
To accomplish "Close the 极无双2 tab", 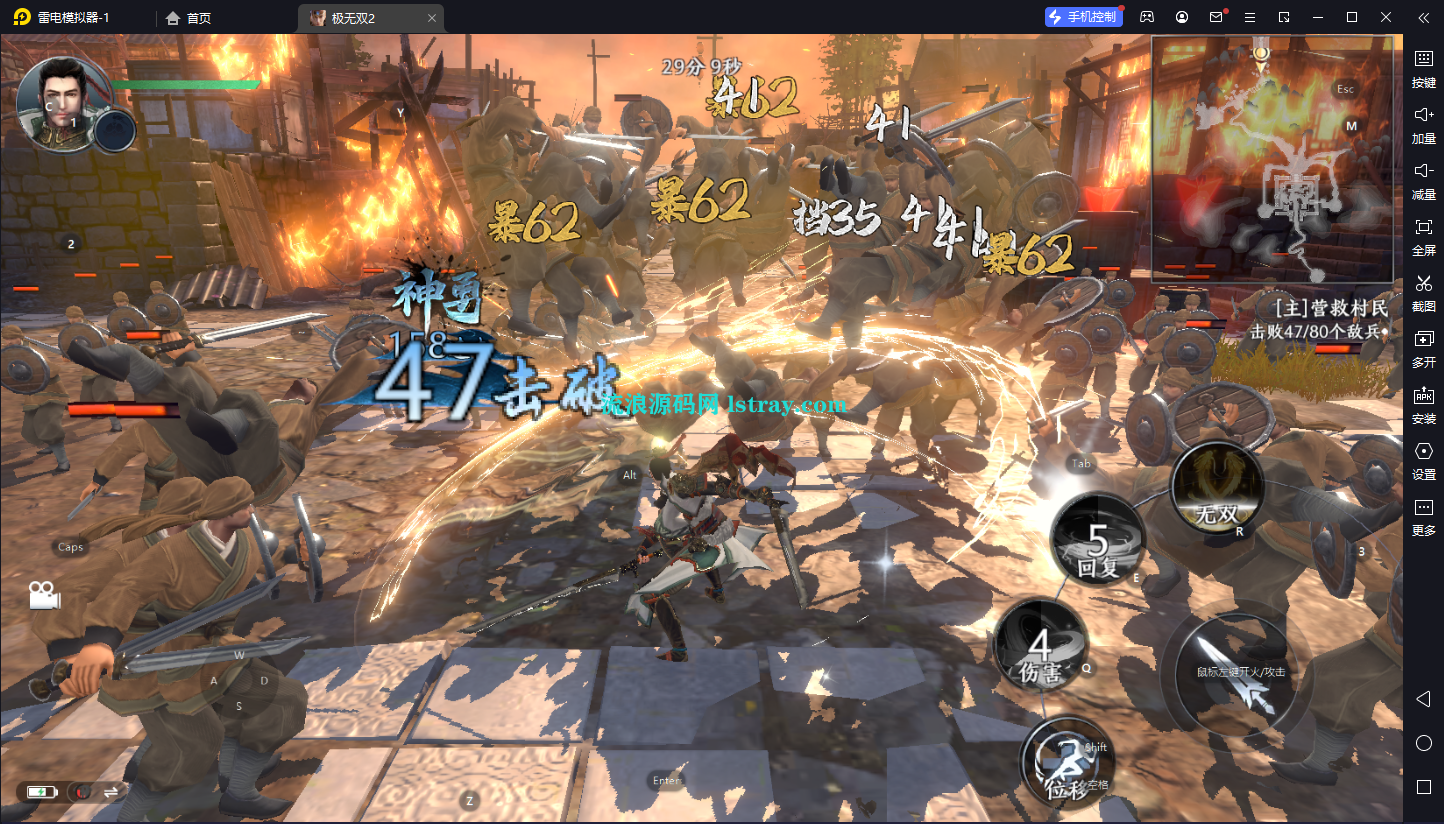I will click(x=431, y=18).
